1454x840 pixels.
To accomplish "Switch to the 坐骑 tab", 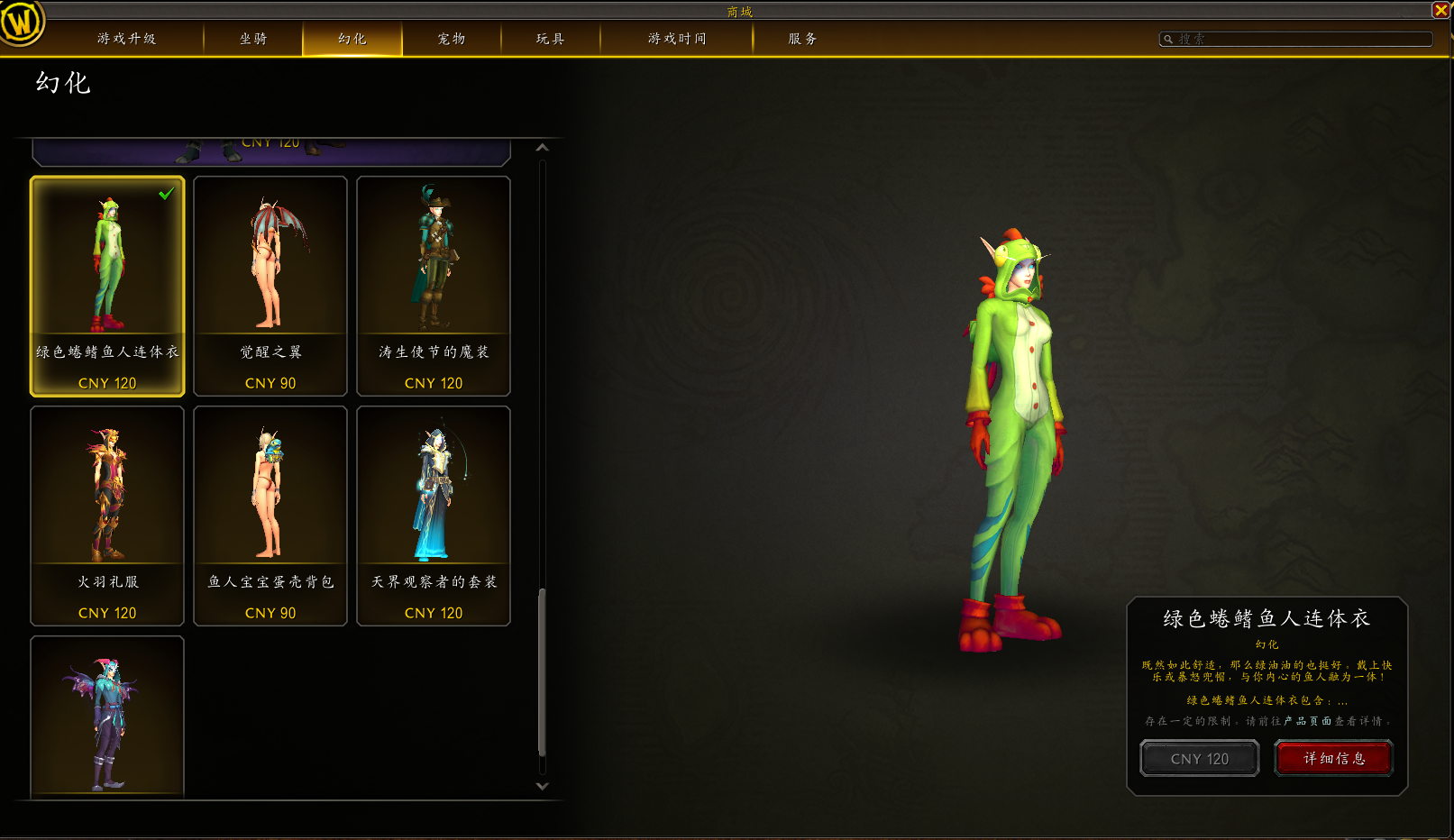I will coord(253,39).
